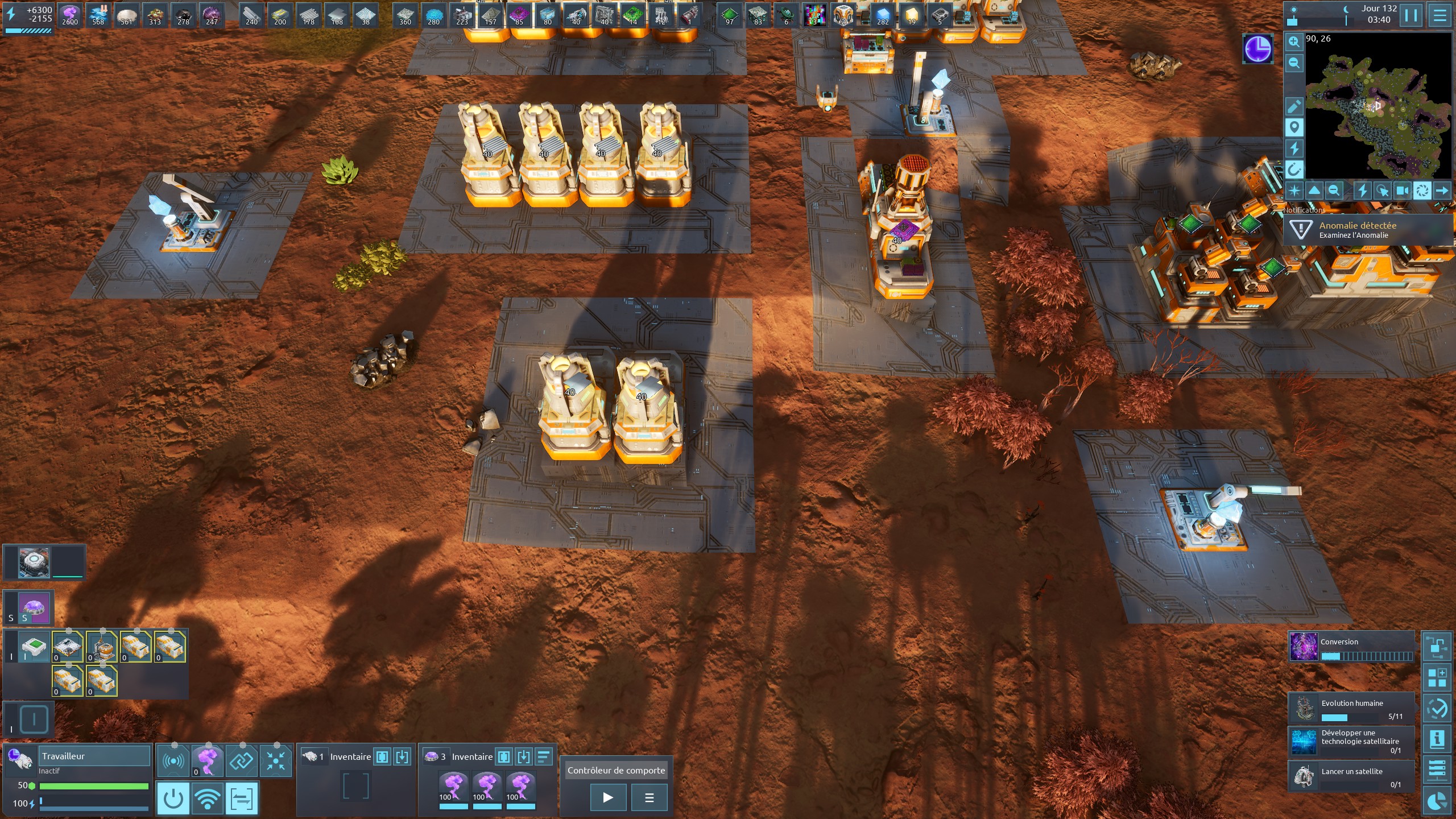Select the first purple crystal inventory slot

tap(453, 789)
